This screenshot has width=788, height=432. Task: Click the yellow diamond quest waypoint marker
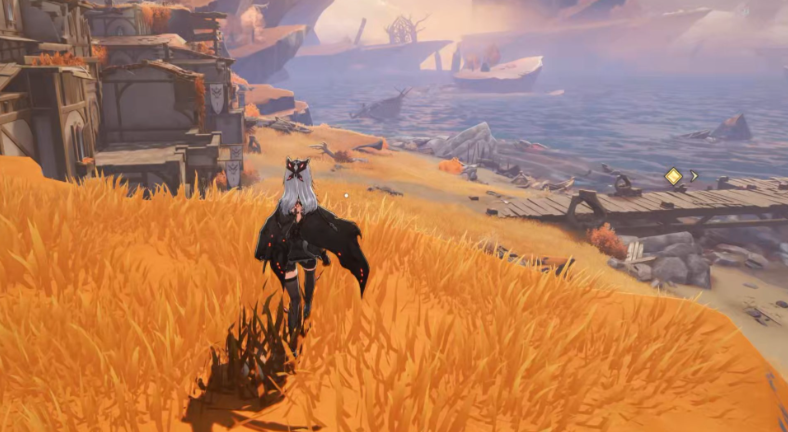click(x=673, y=177)
